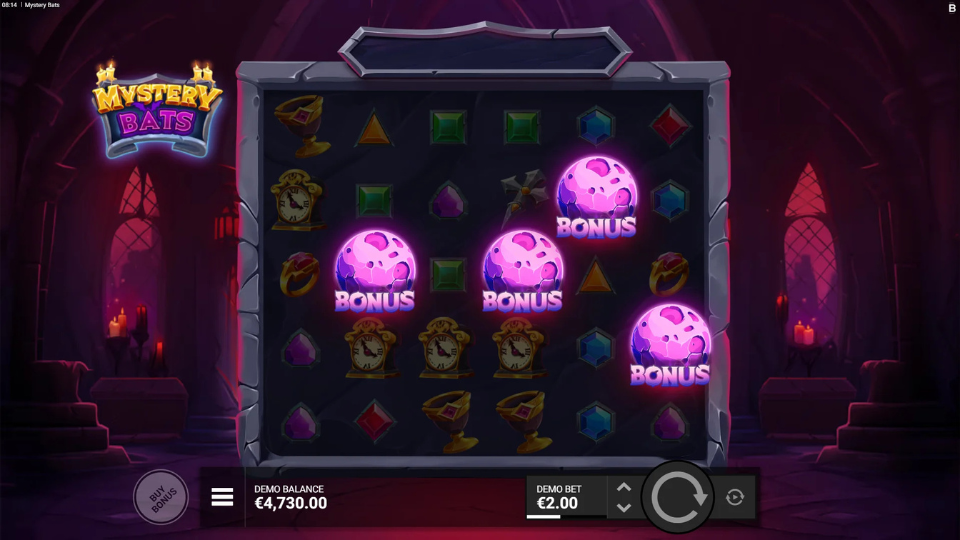This screenshot has width=960, height=540.
Task: Open the hamburger menu
Action: tap(222, 497)
